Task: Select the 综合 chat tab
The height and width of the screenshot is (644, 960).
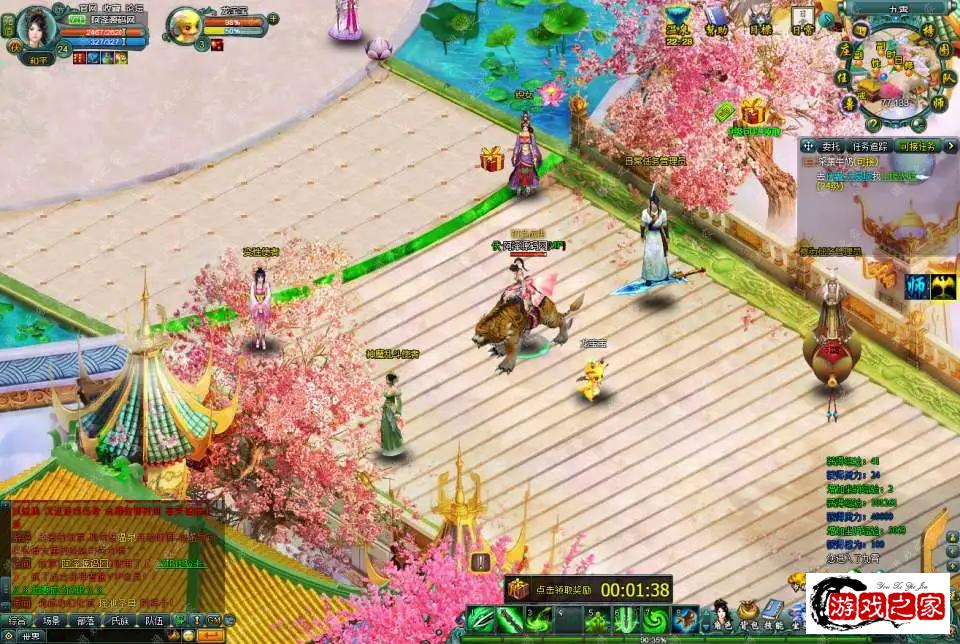Action: 17,620
